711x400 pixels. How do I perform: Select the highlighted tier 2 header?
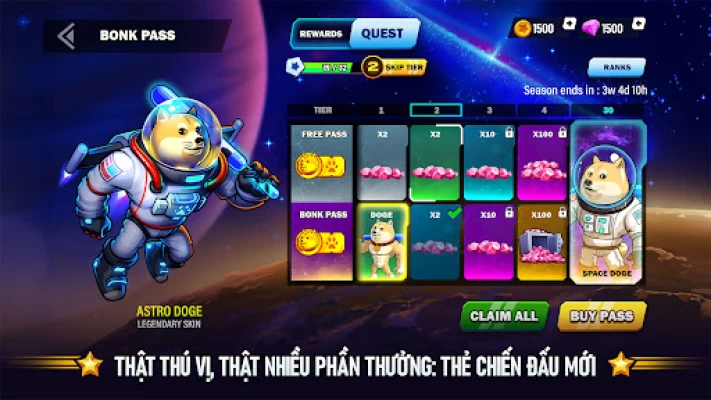pos(435,110)
